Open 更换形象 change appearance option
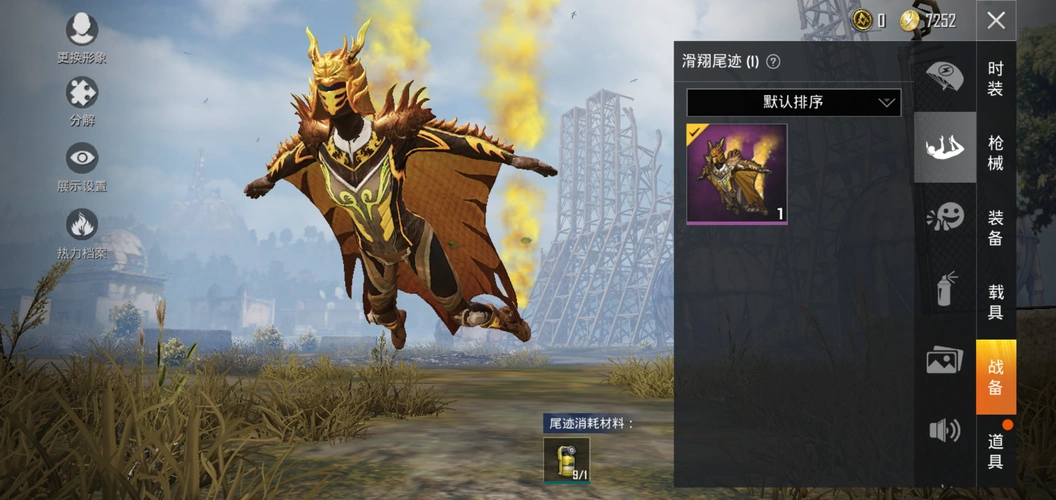This screenshot has width=1056, height=500. click(x=81, y=31)
